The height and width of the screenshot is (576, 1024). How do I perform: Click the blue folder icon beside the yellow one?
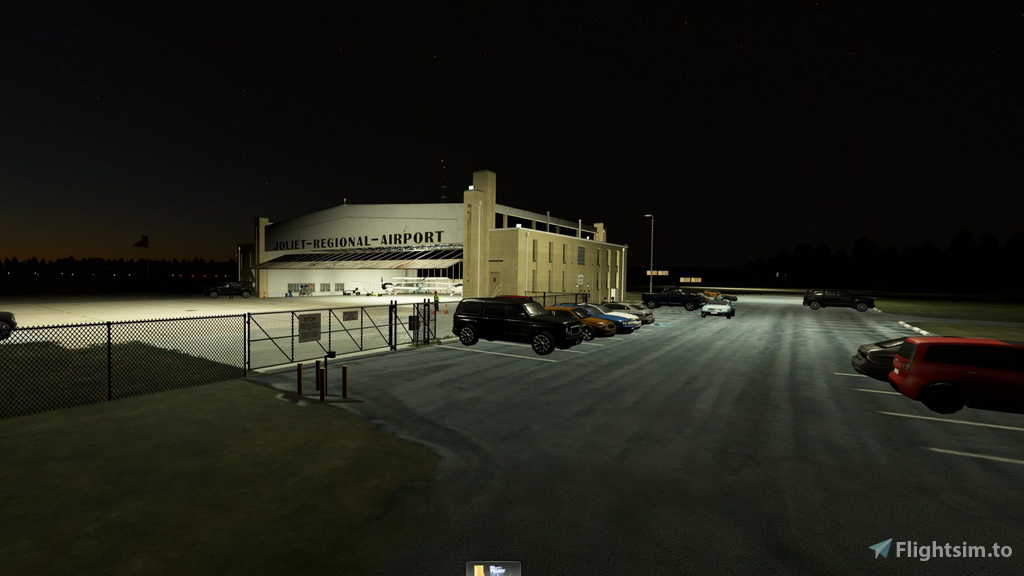pyautogui.click(x=498, y=570)
